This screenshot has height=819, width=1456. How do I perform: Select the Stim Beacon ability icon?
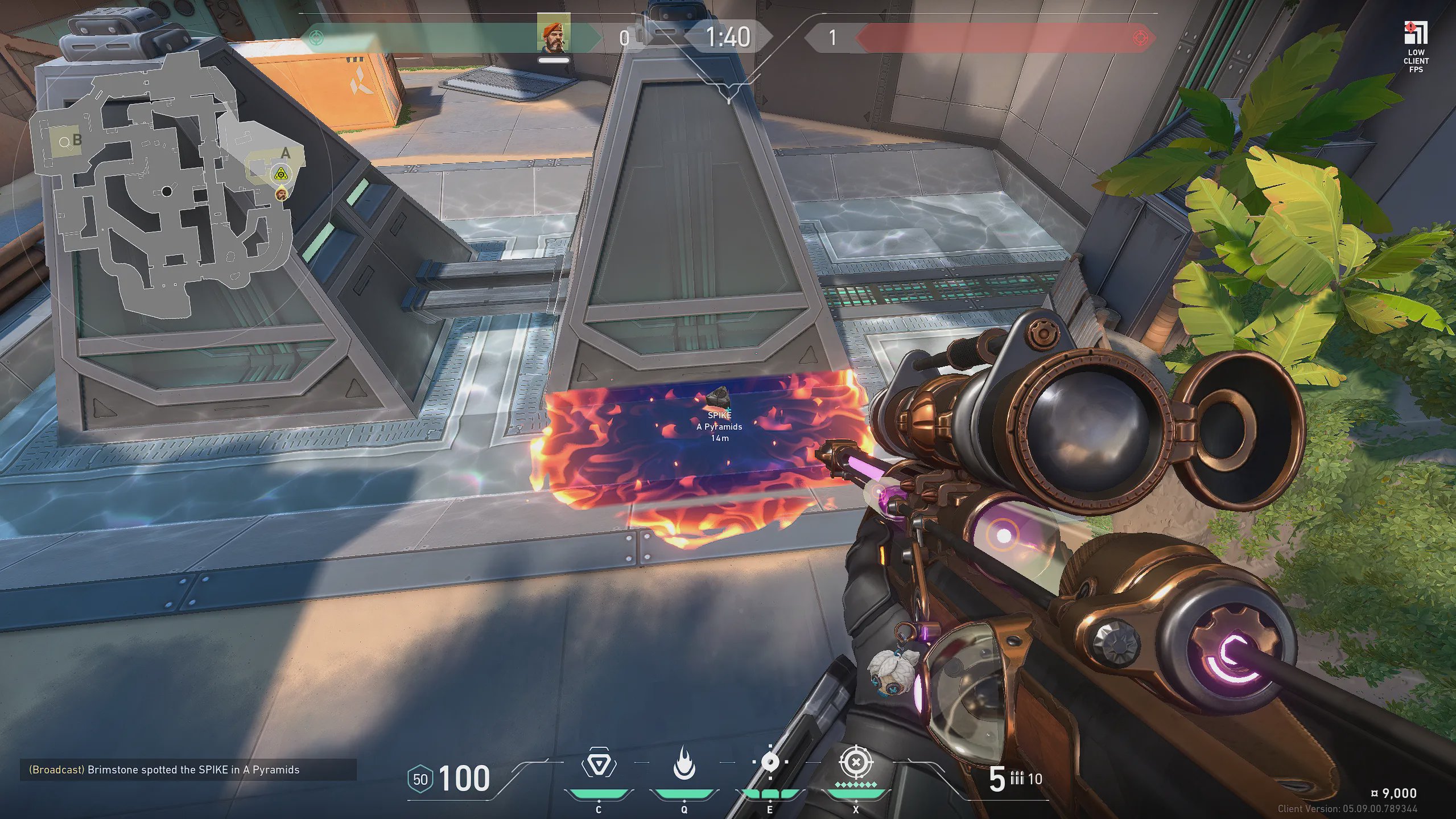click(598, 764)
